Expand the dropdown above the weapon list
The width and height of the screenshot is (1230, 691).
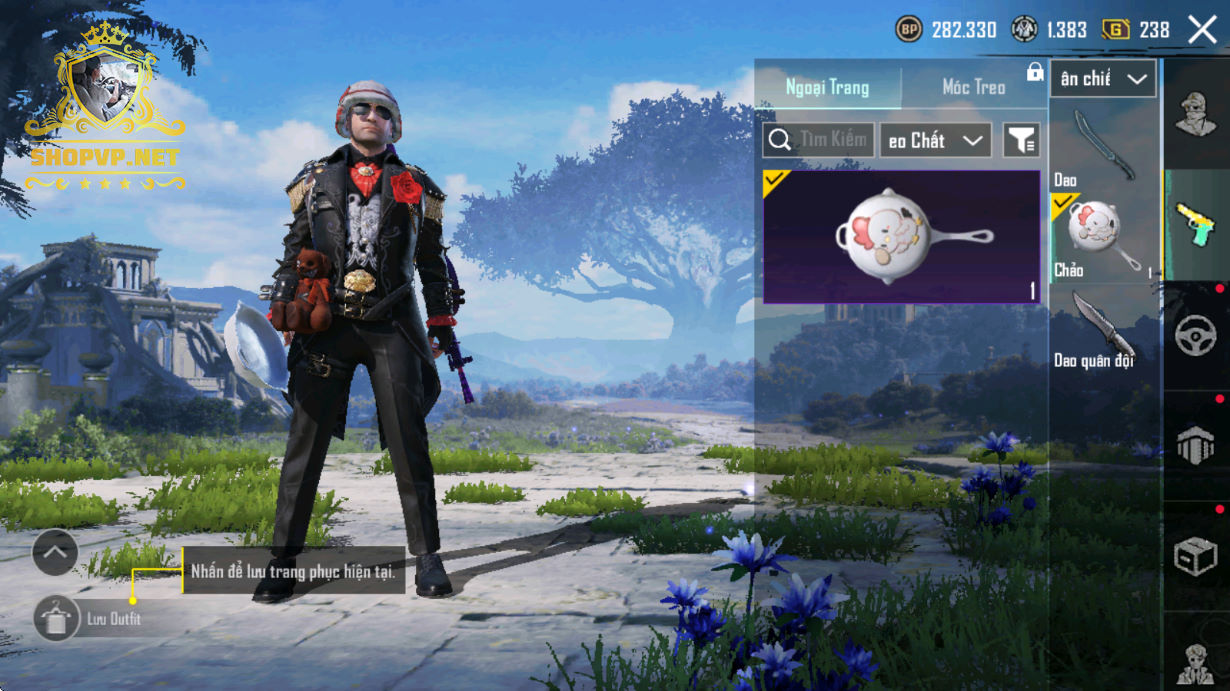[1103, 79]
